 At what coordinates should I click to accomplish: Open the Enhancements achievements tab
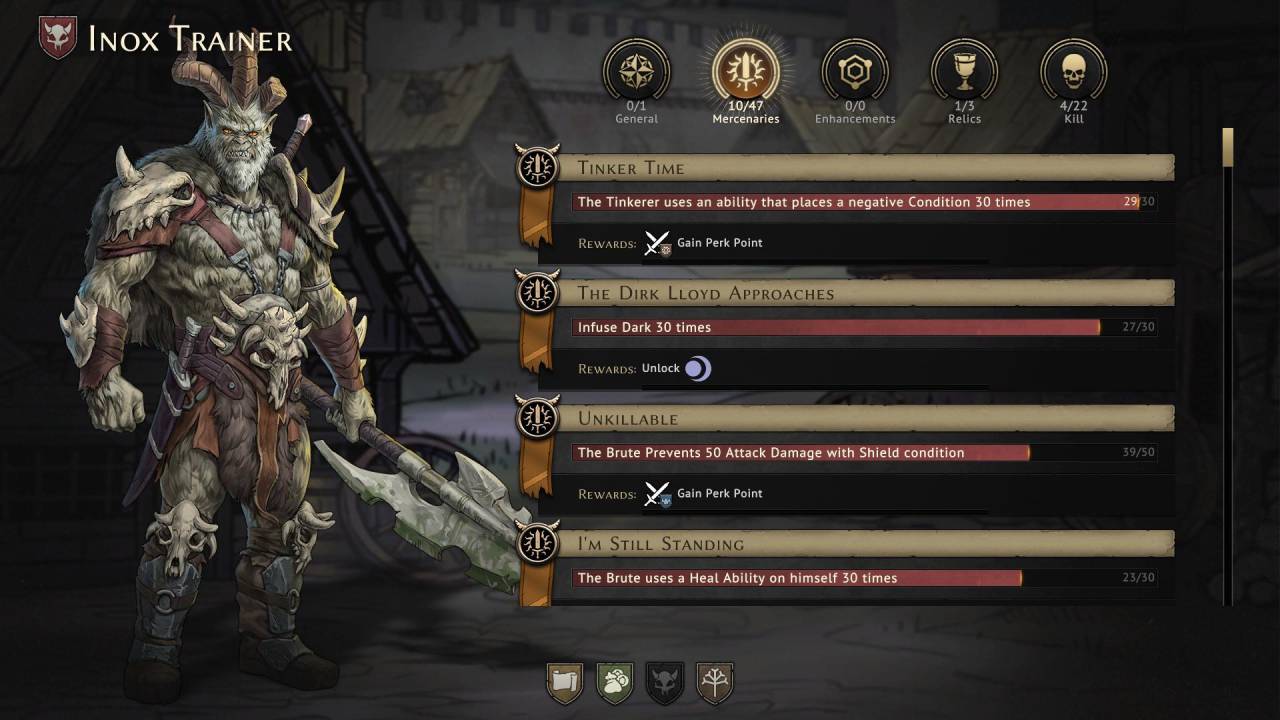[x=855, y=72]
